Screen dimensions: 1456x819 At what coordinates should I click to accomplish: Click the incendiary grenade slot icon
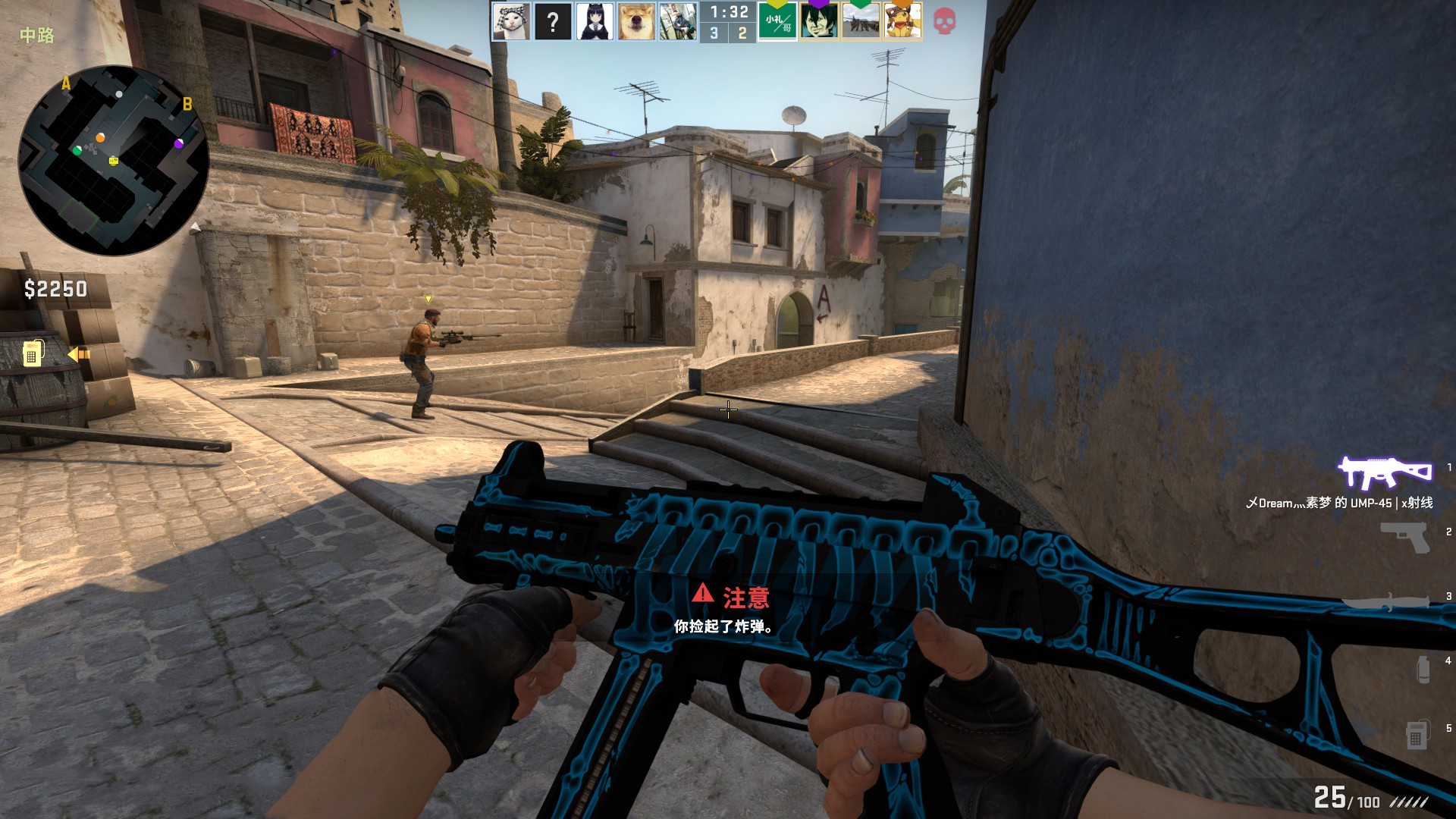tap(1423, 667)
